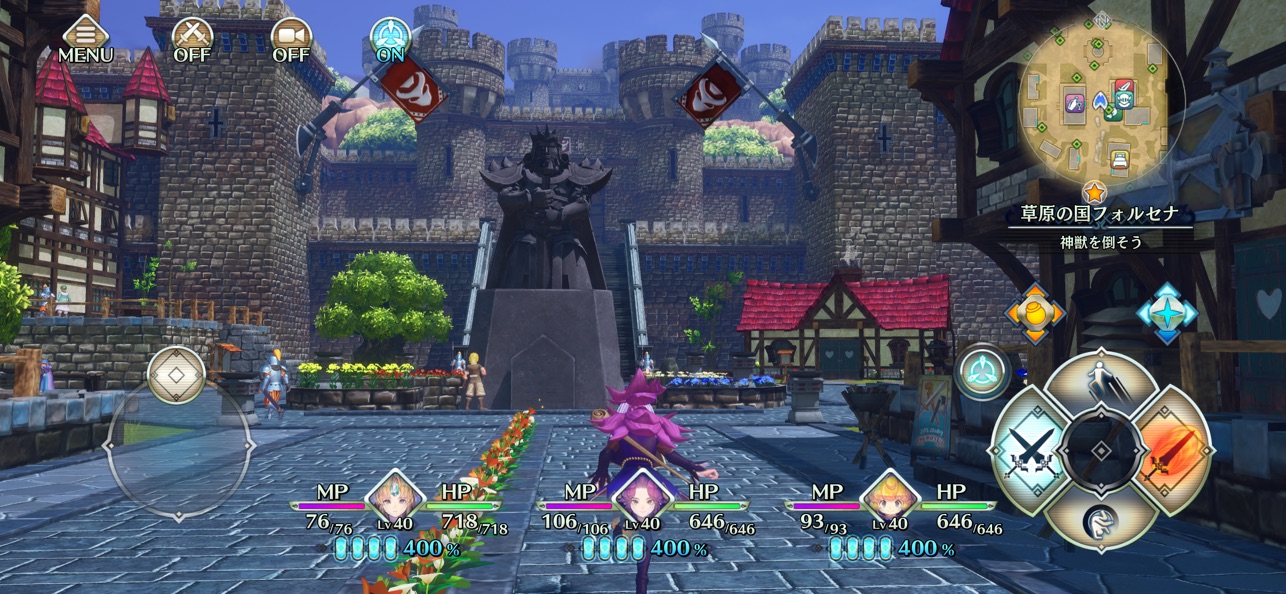The height and width of the screenshot is (594, 1286).
Task: Open the orange item pot ring shortcut
Action: click(1035, 314)
